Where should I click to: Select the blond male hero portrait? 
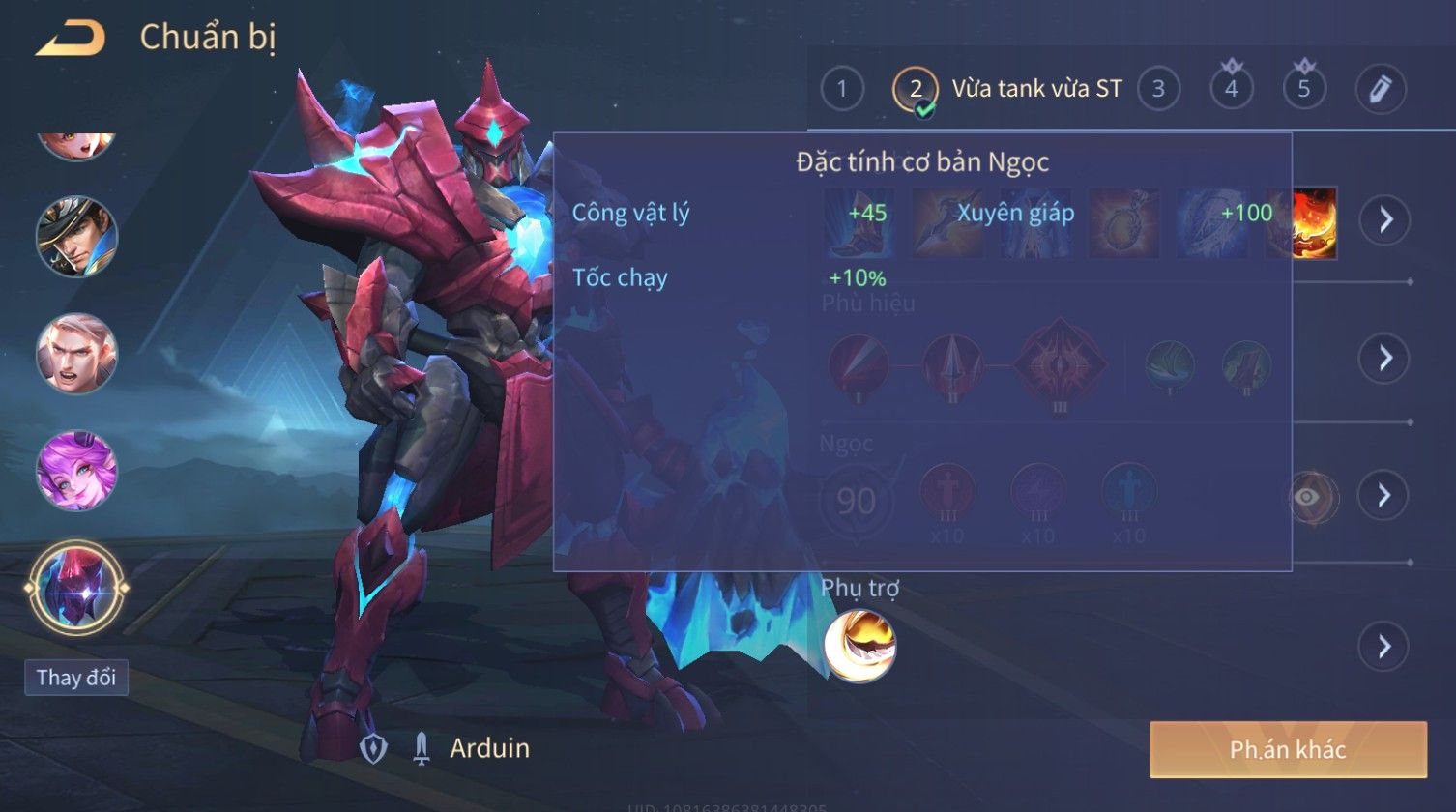[x=76, y=354]
